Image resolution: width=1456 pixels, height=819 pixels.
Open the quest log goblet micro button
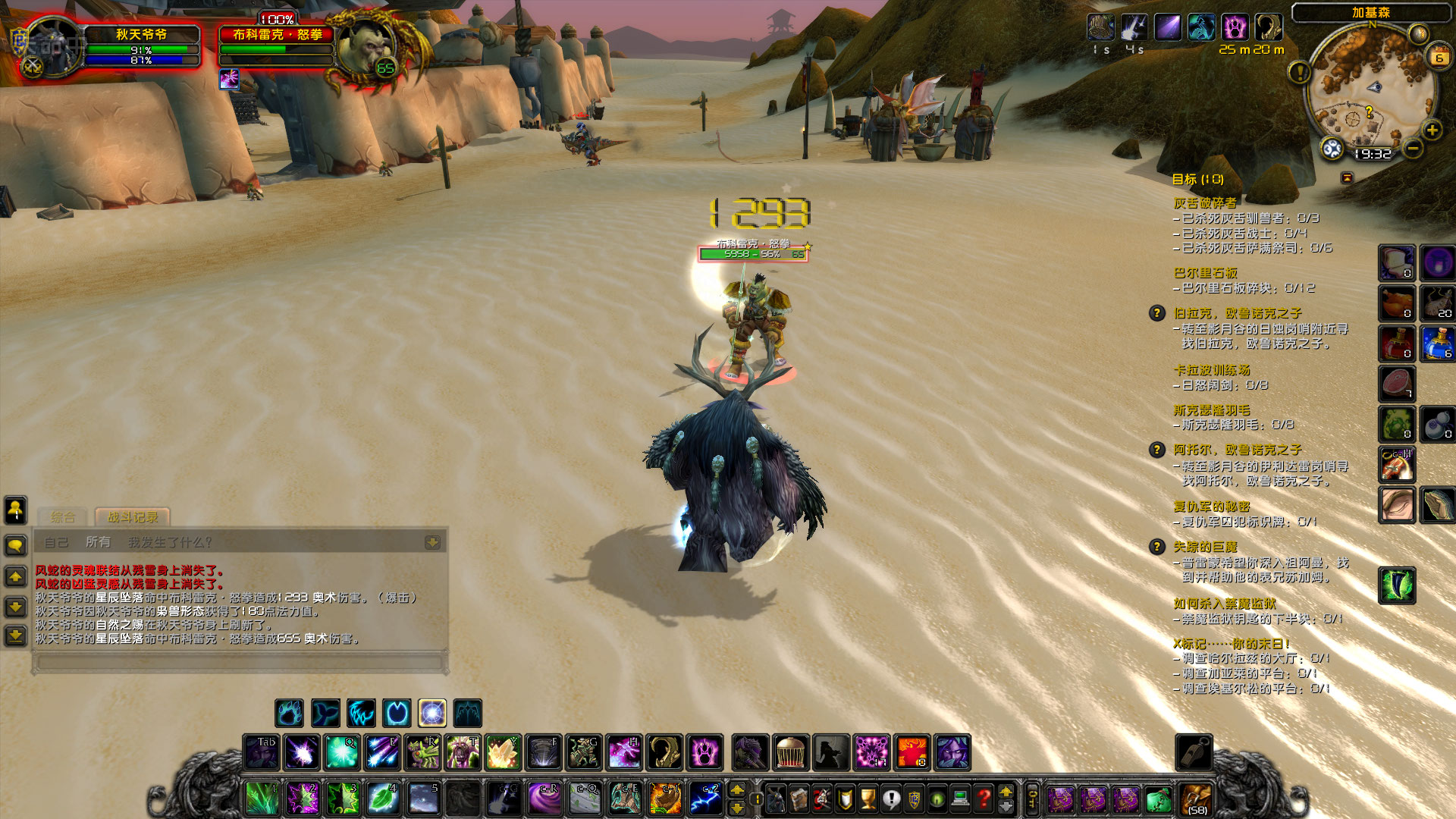(x=868, y=799)
